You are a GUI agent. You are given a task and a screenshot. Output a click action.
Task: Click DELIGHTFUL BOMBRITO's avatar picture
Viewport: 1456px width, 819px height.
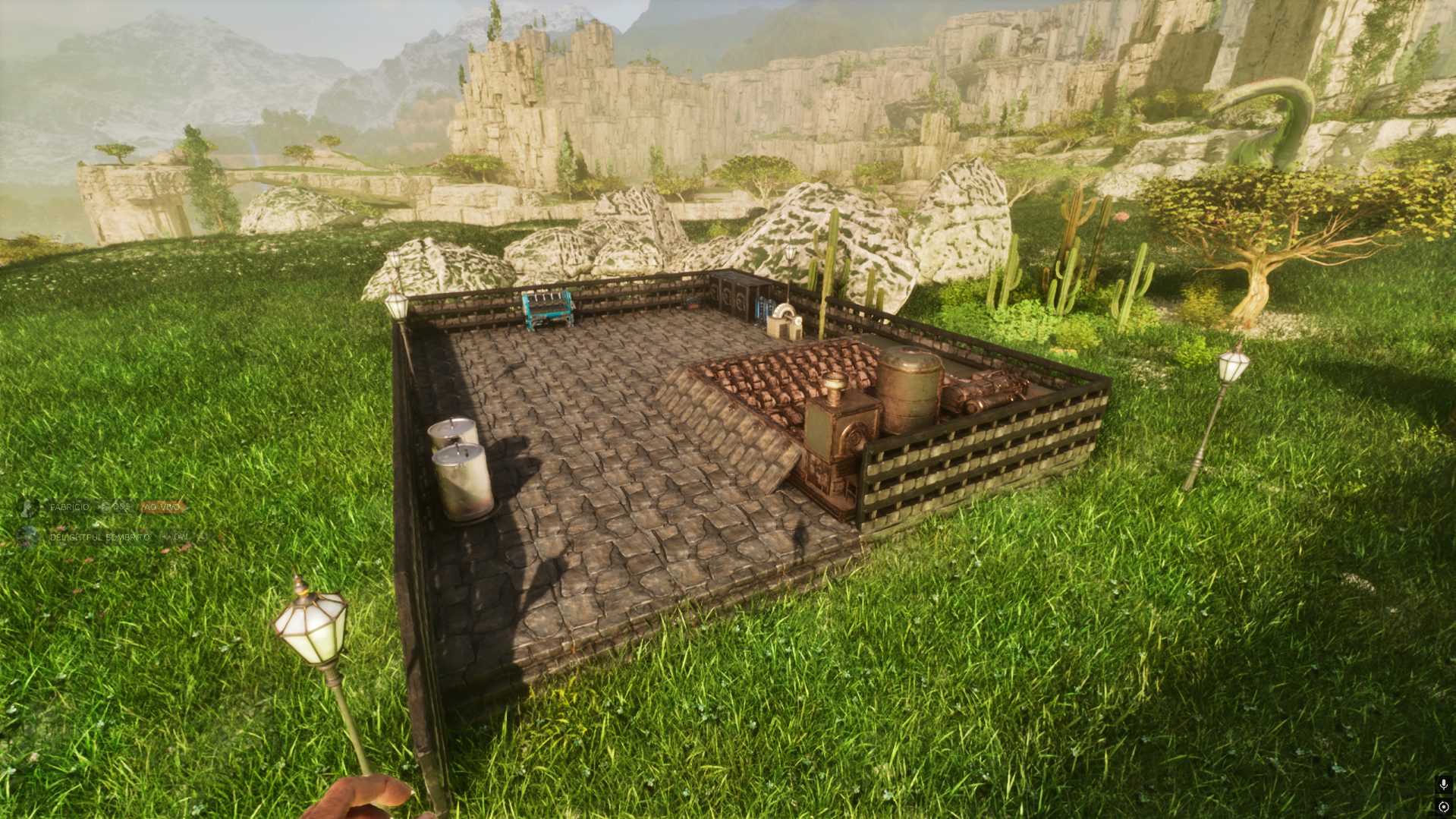[29, 538]
